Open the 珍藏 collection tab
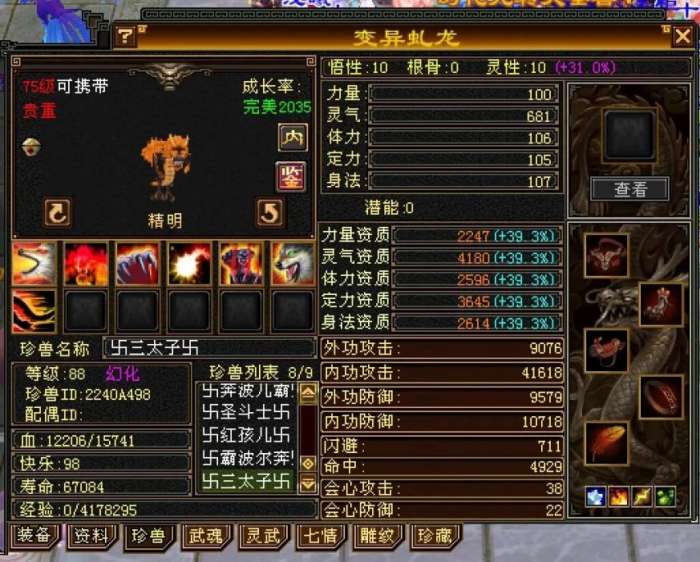The image size is (700, 562). click(435, 536)
